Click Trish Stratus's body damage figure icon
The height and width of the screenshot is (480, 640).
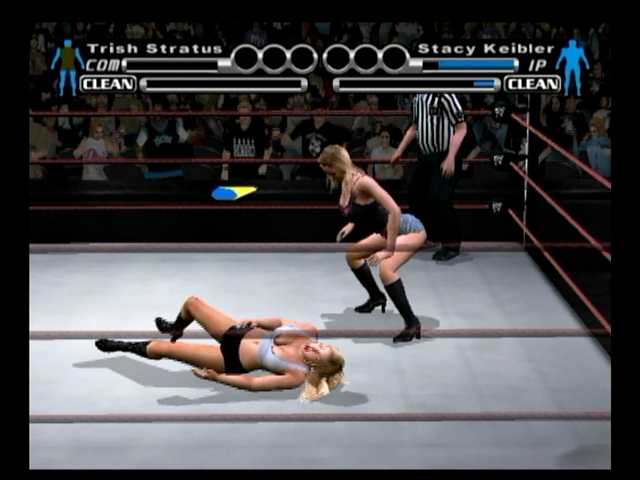point(67,66)
